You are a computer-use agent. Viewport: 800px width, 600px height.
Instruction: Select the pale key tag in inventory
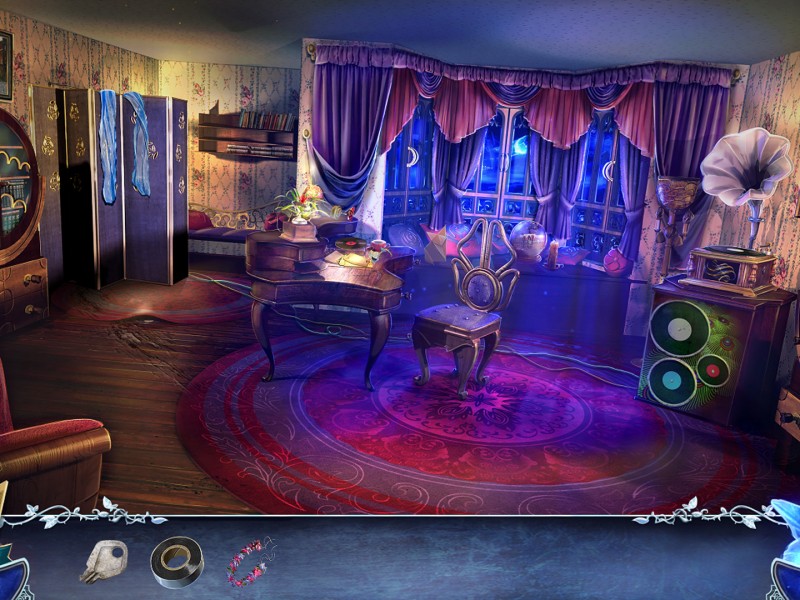(x=105, y=561)
